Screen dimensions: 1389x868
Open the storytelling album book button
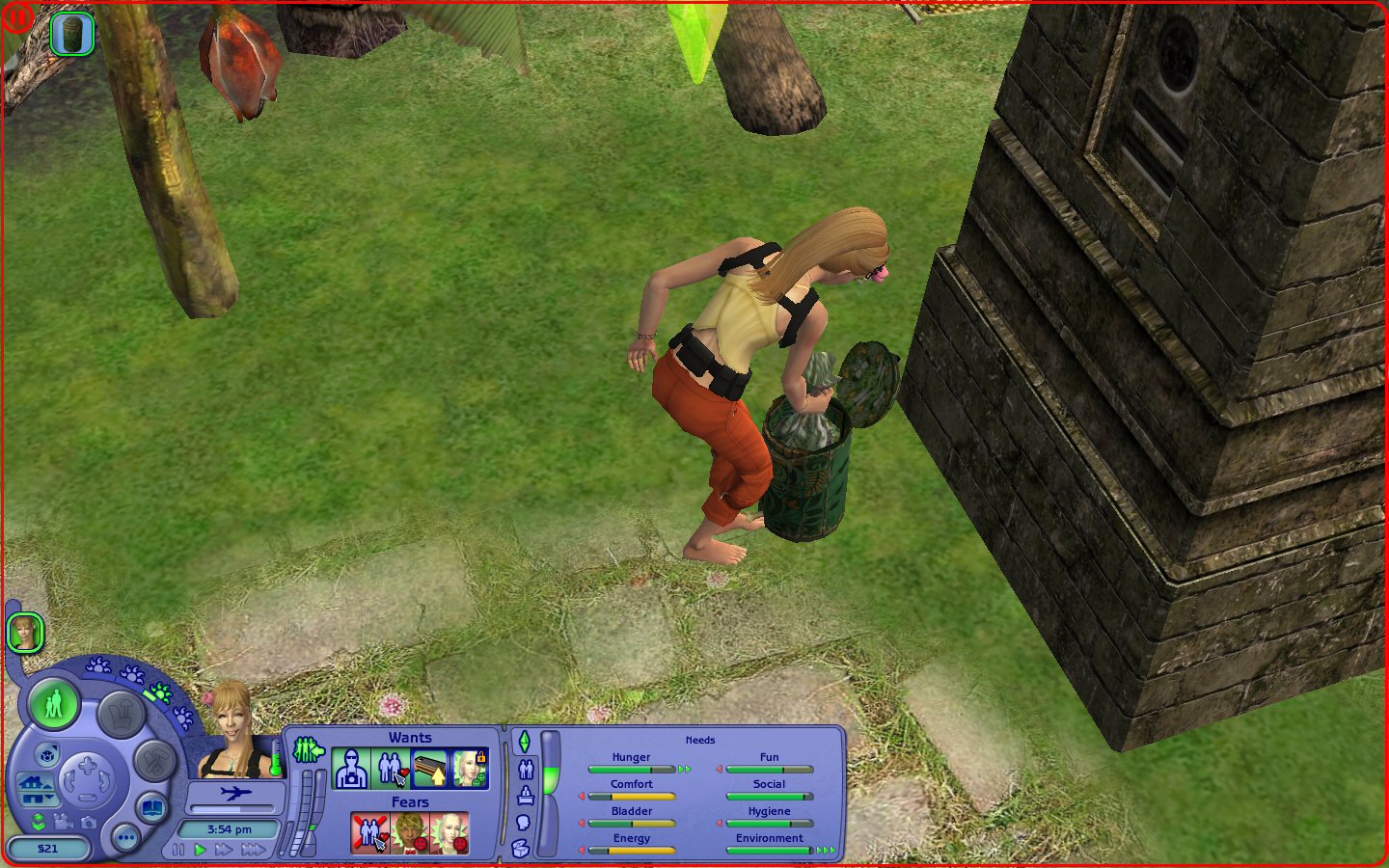click(152, 807)
